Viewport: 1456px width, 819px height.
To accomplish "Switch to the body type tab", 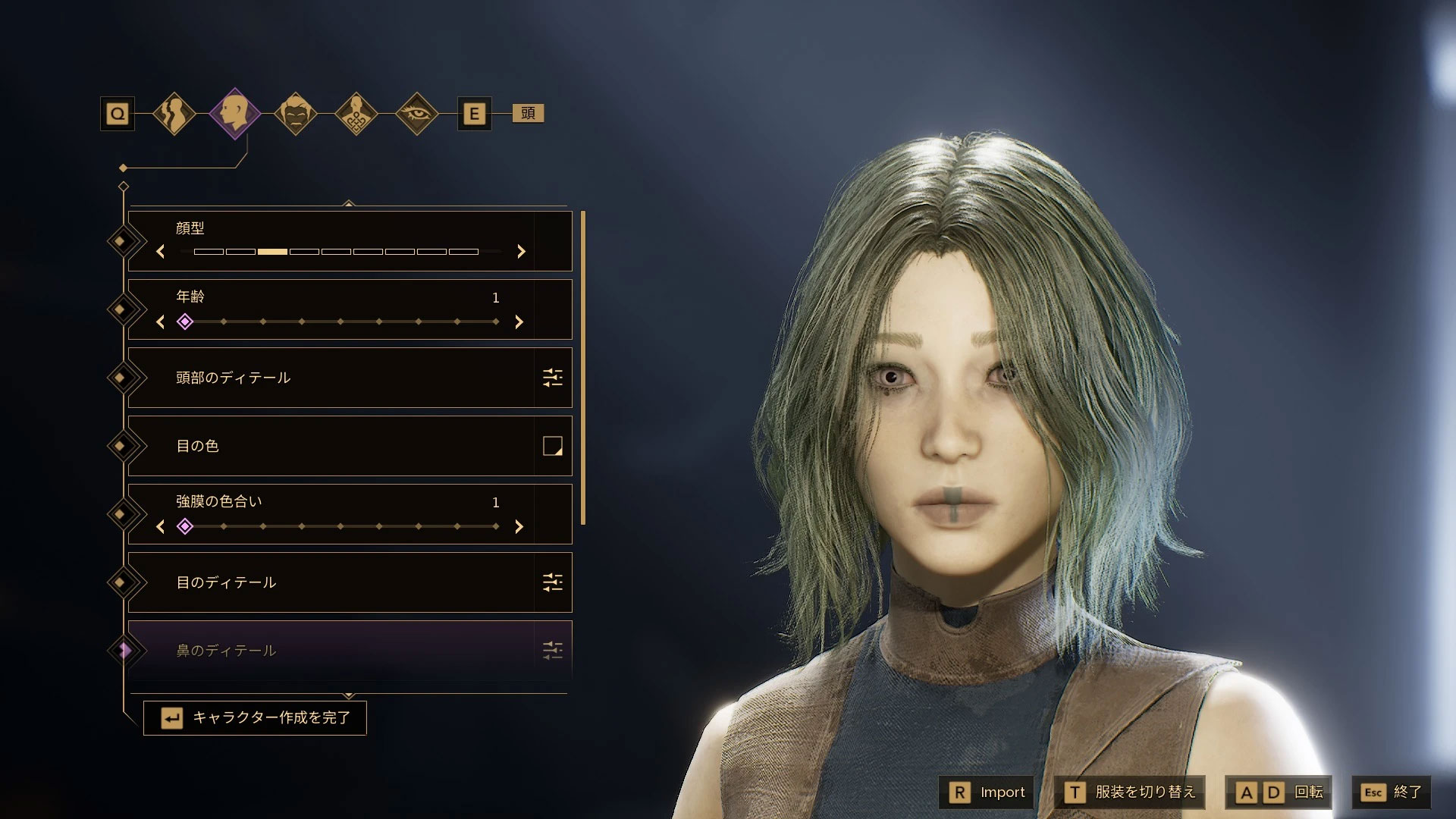I will click(x=174, y=114).
